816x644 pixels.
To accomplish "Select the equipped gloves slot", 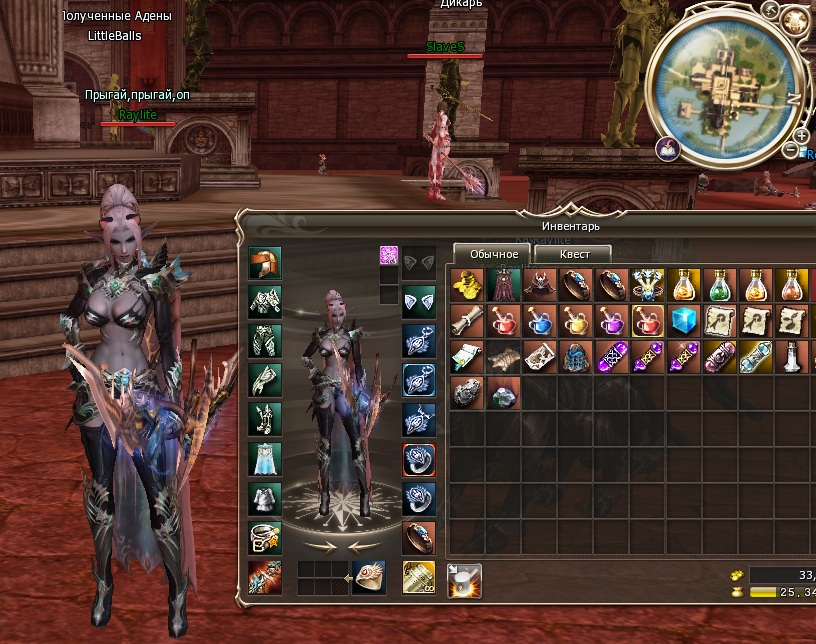I will pos(265,381).
